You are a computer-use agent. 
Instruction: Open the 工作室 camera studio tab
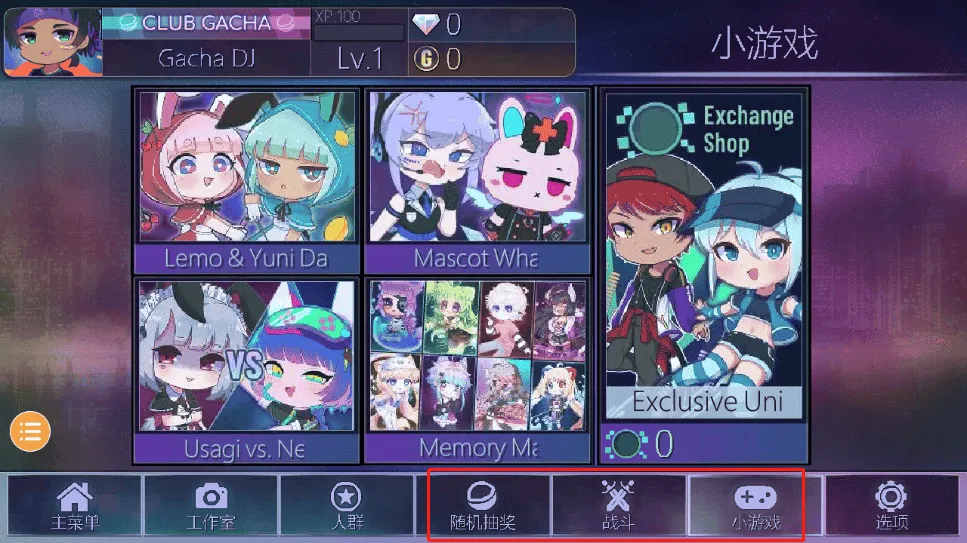210,506
